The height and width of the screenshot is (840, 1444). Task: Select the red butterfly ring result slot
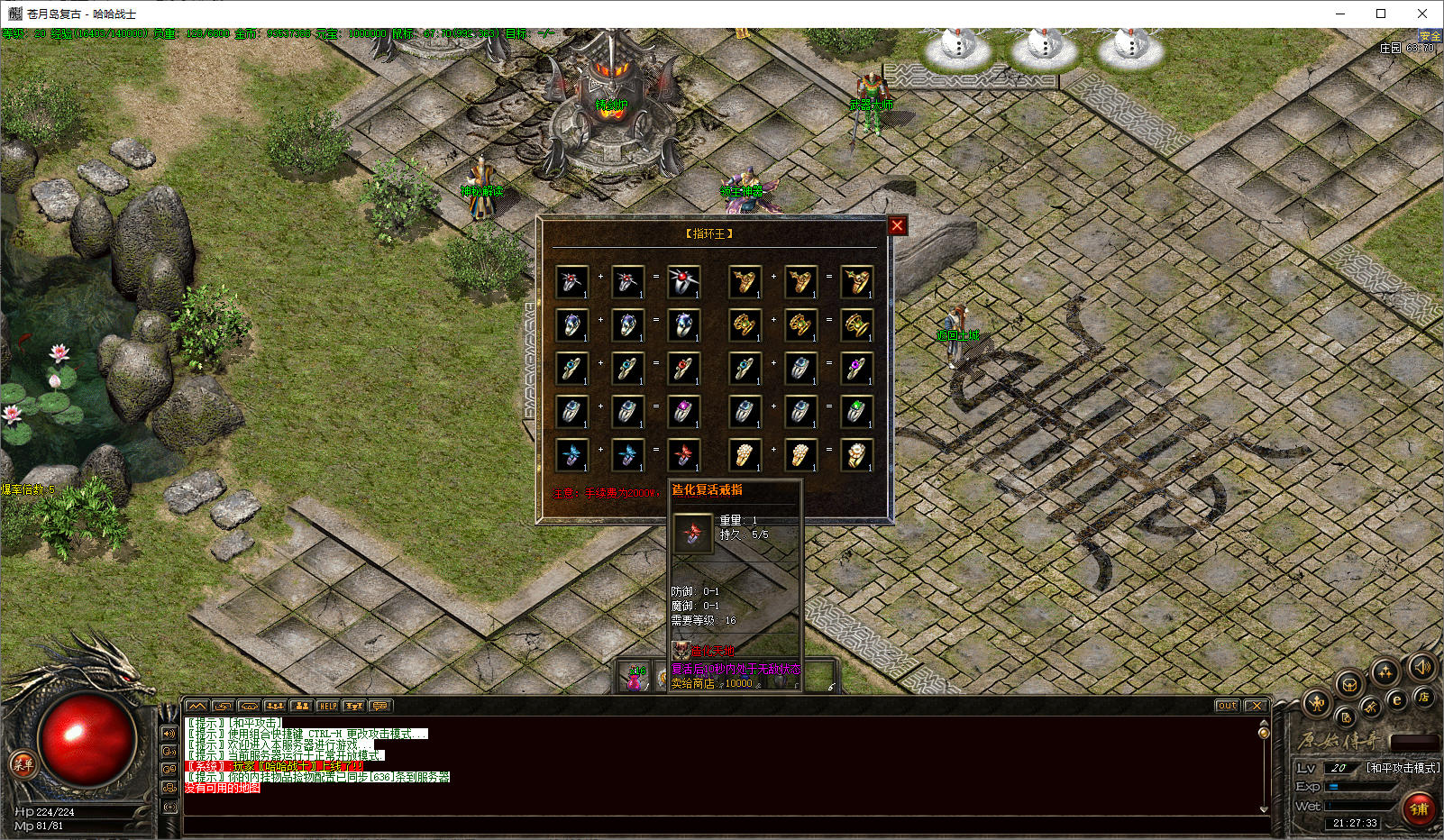(x=684, y=455)
